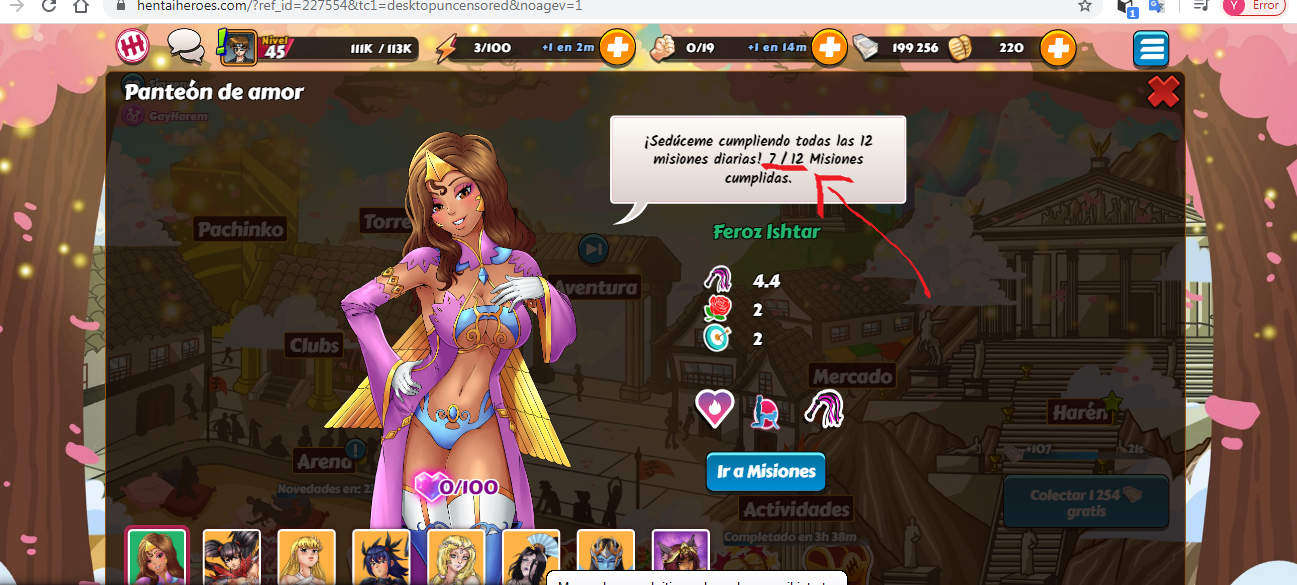
Task: Go to the home HH logo
Action: click(x=133, y=46)
